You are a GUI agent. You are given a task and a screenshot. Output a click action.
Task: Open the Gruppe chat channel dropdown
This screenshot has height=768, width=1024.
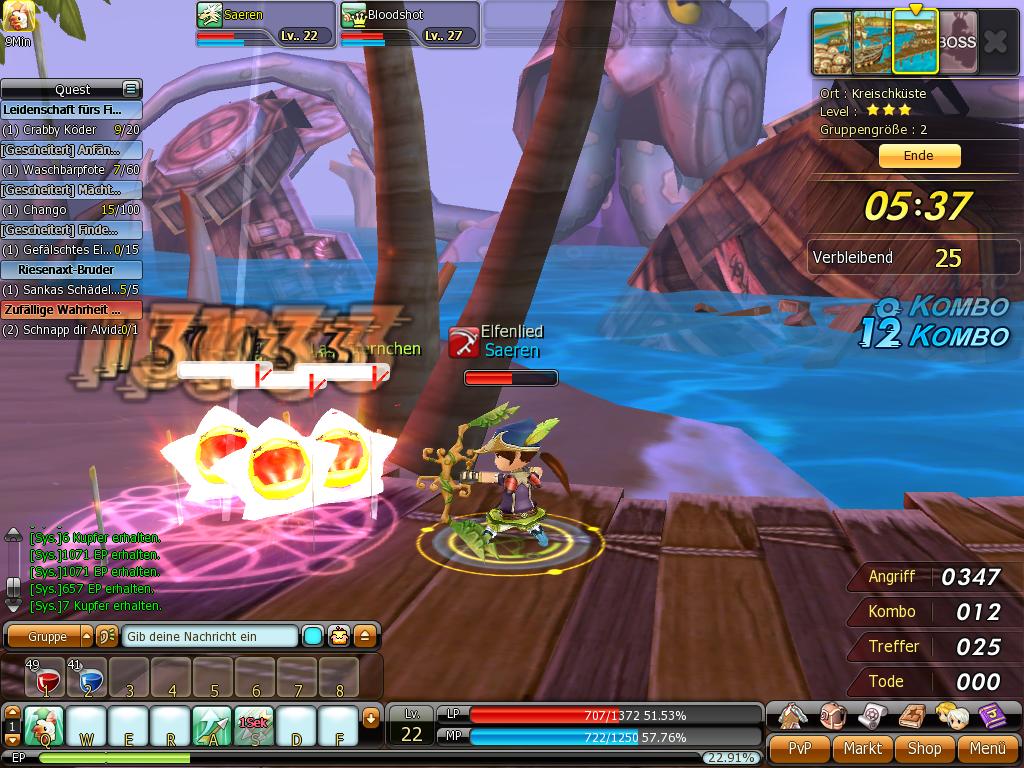tap(86, 636)
